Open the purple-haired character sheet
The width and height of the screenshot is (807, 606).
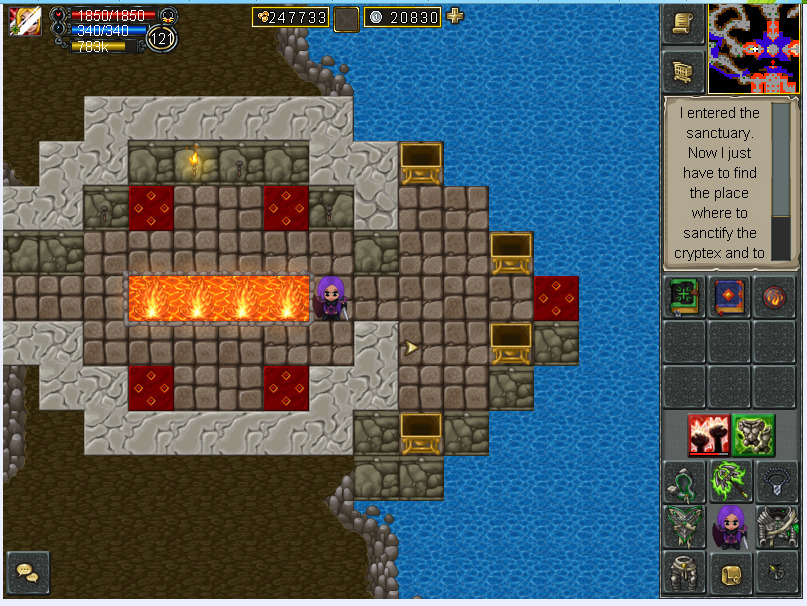tap(729, 527)
